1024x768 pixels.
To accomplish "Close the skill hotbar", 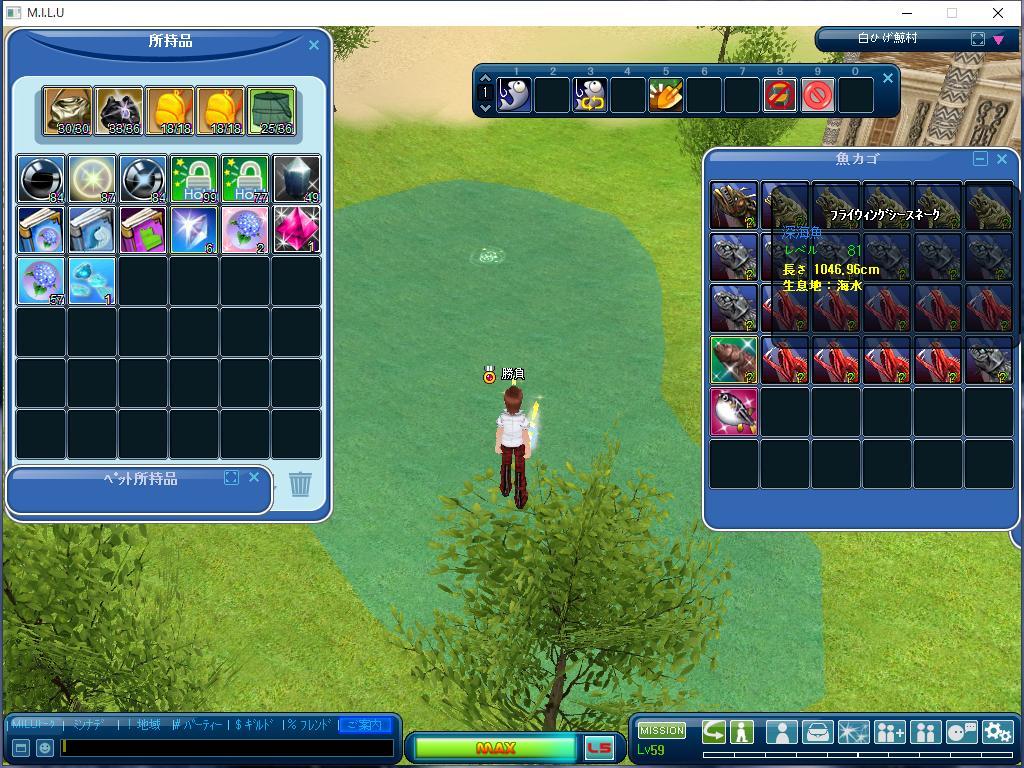I will click(x=887, y=78).
